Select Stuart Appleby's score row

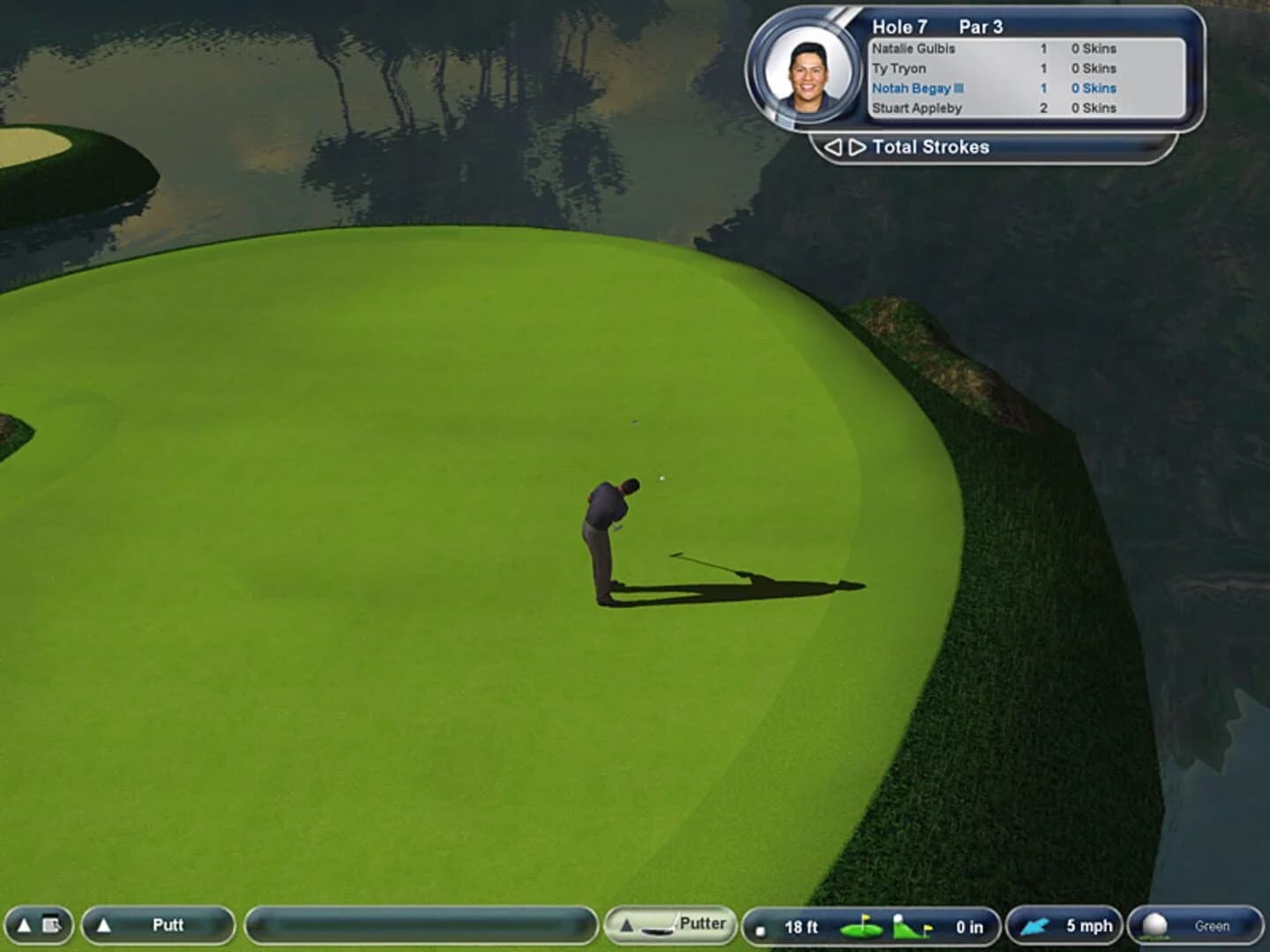917,108
